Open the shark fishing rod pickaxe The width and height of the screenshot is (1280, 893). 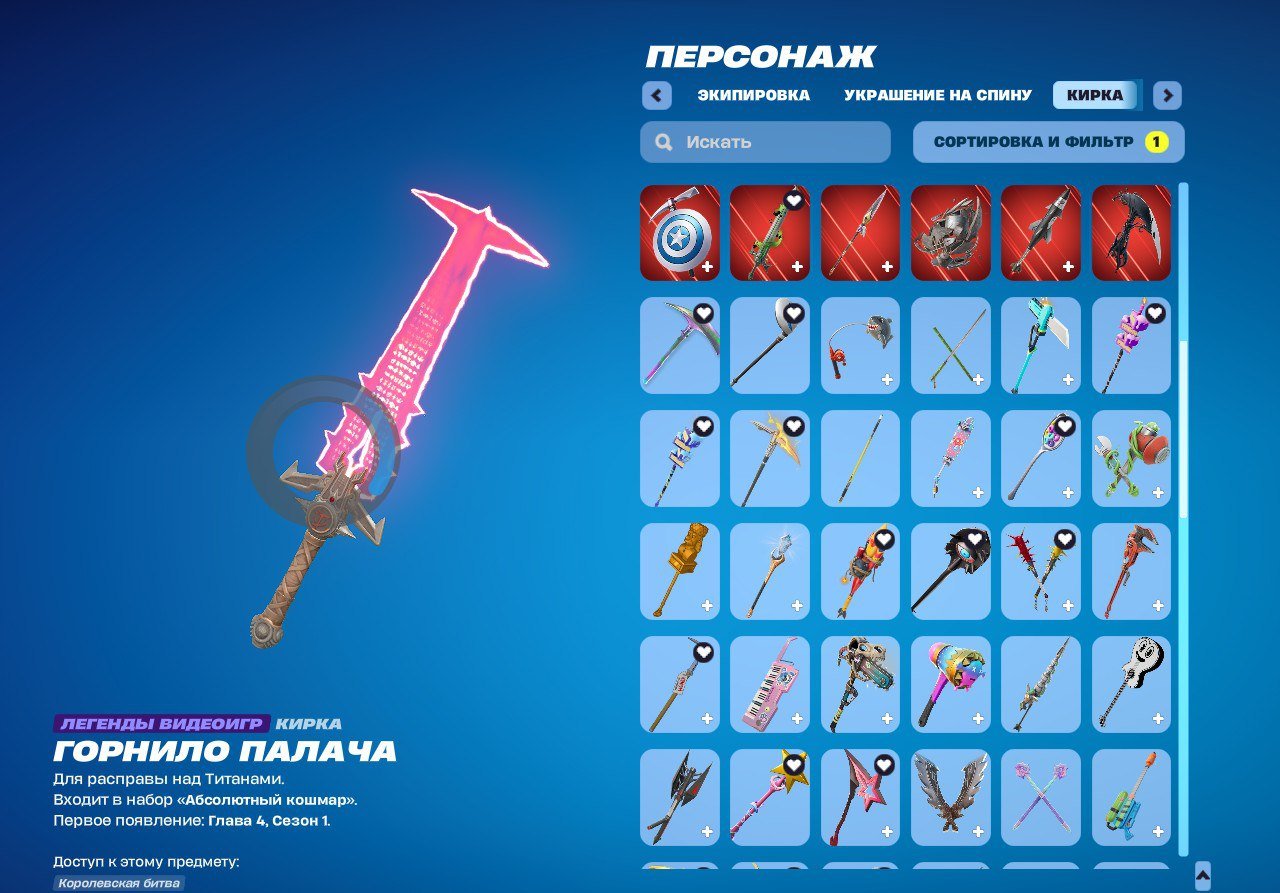click(x=859, y=344)
